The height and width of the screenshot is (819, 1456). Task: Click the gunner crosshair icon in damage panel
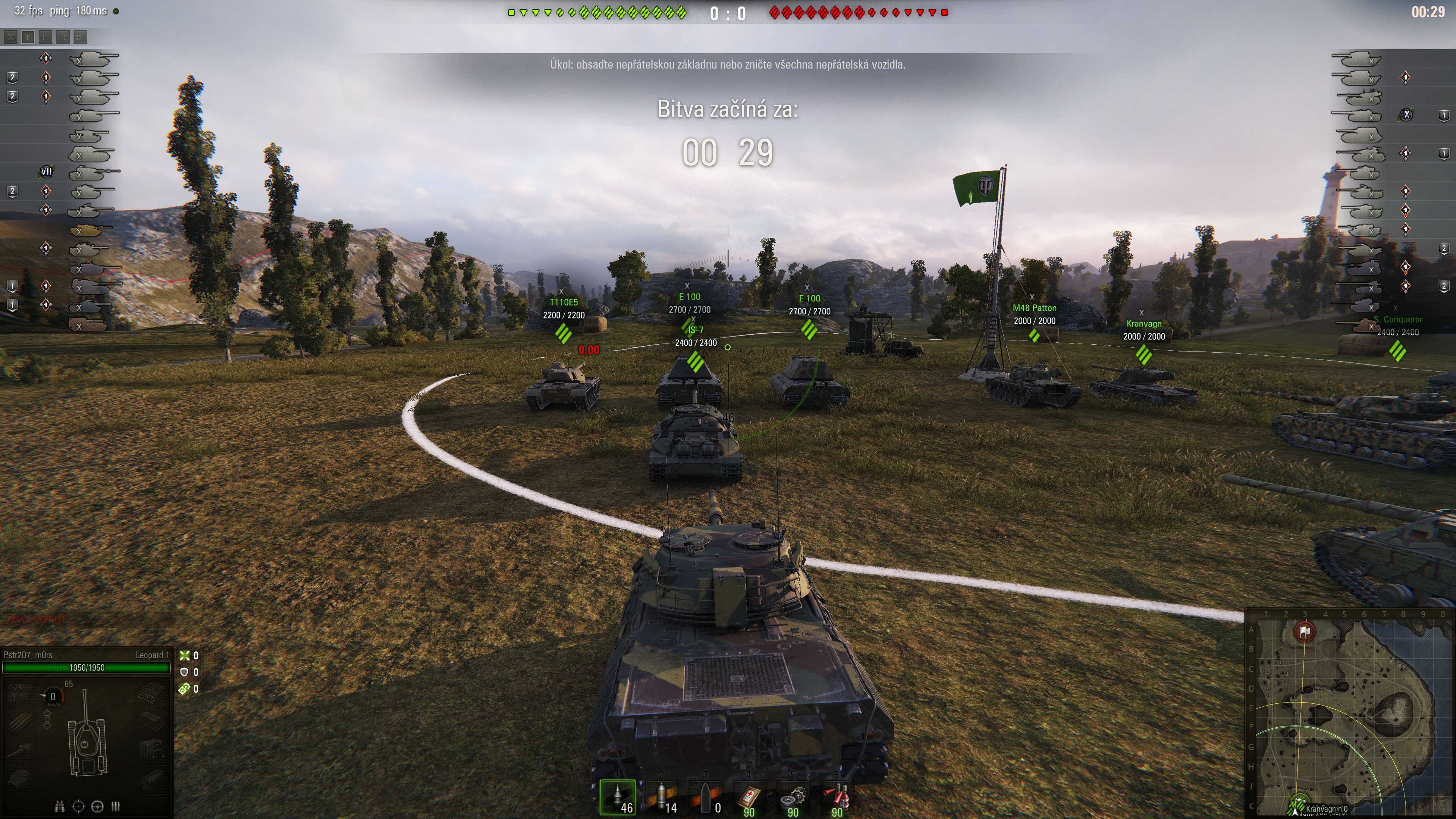click(78, 806)
